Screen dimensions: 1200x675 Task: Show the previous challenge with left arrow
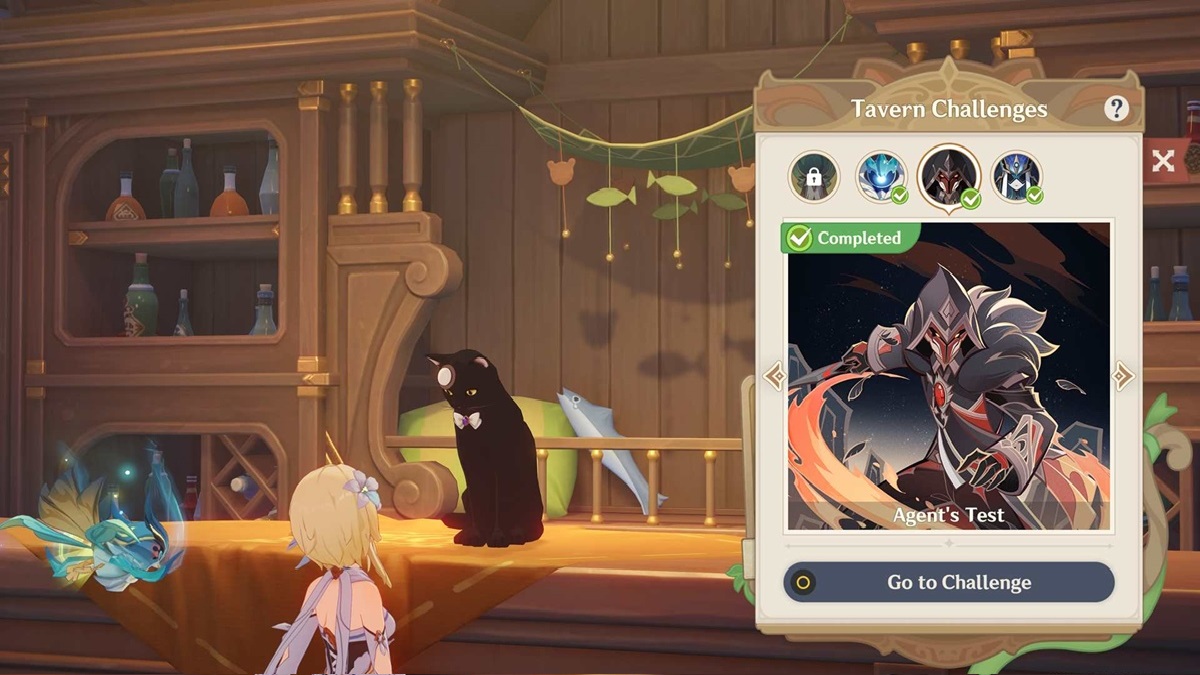pyautogui.click(x=774, y=377)
